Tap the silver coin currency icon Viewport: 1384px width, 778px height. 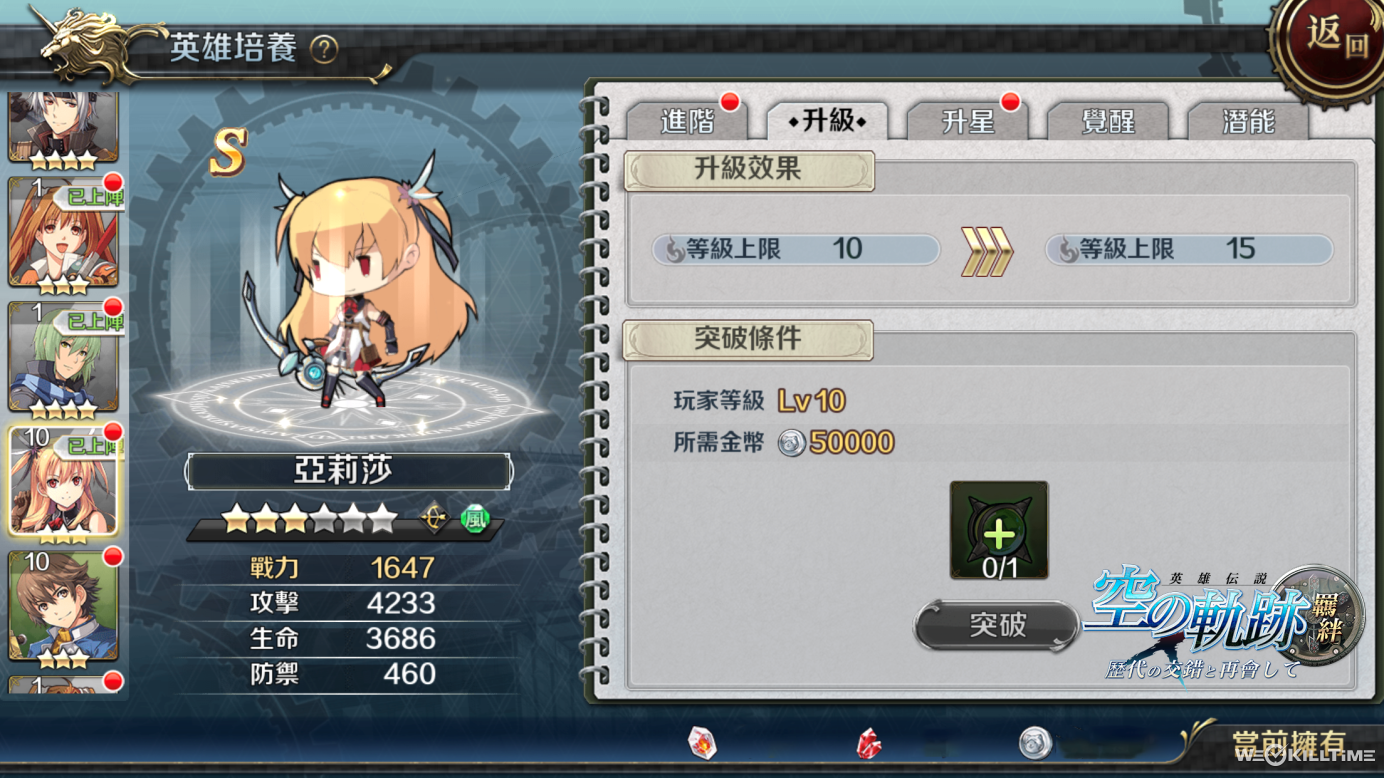[x=1035, y=743]
